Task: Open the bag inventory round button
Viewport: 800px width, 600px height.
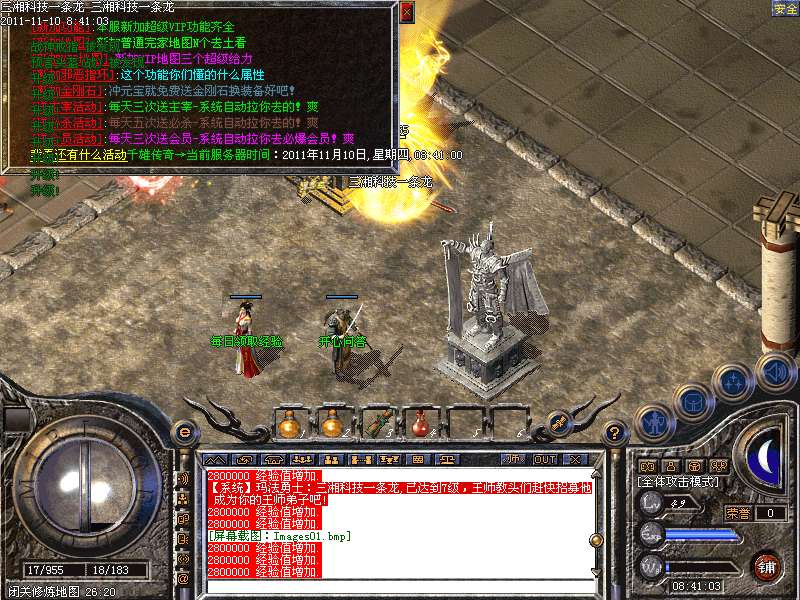Action: pos(693,402)
